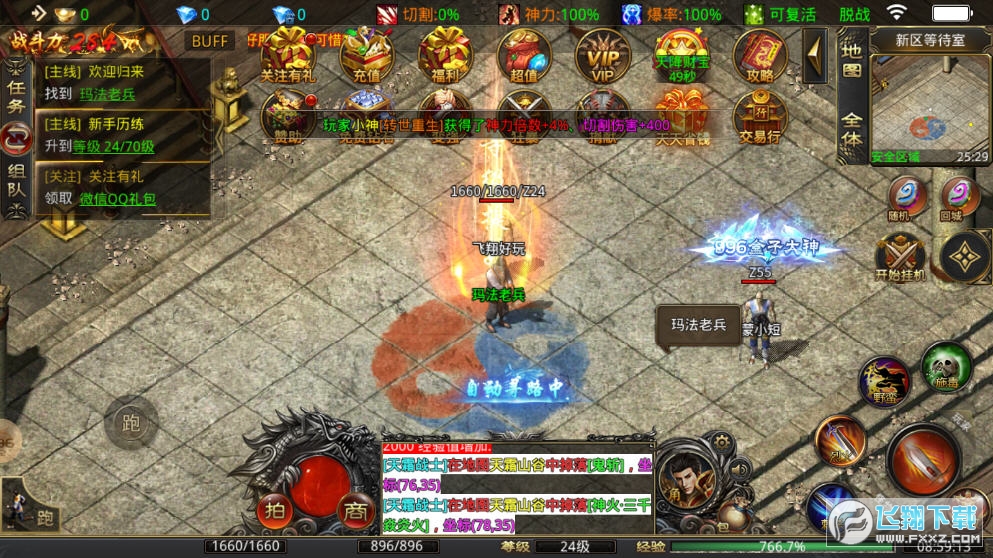Open the 关注有礼 gift icon
993x558 pixels.
click(288, 53)
